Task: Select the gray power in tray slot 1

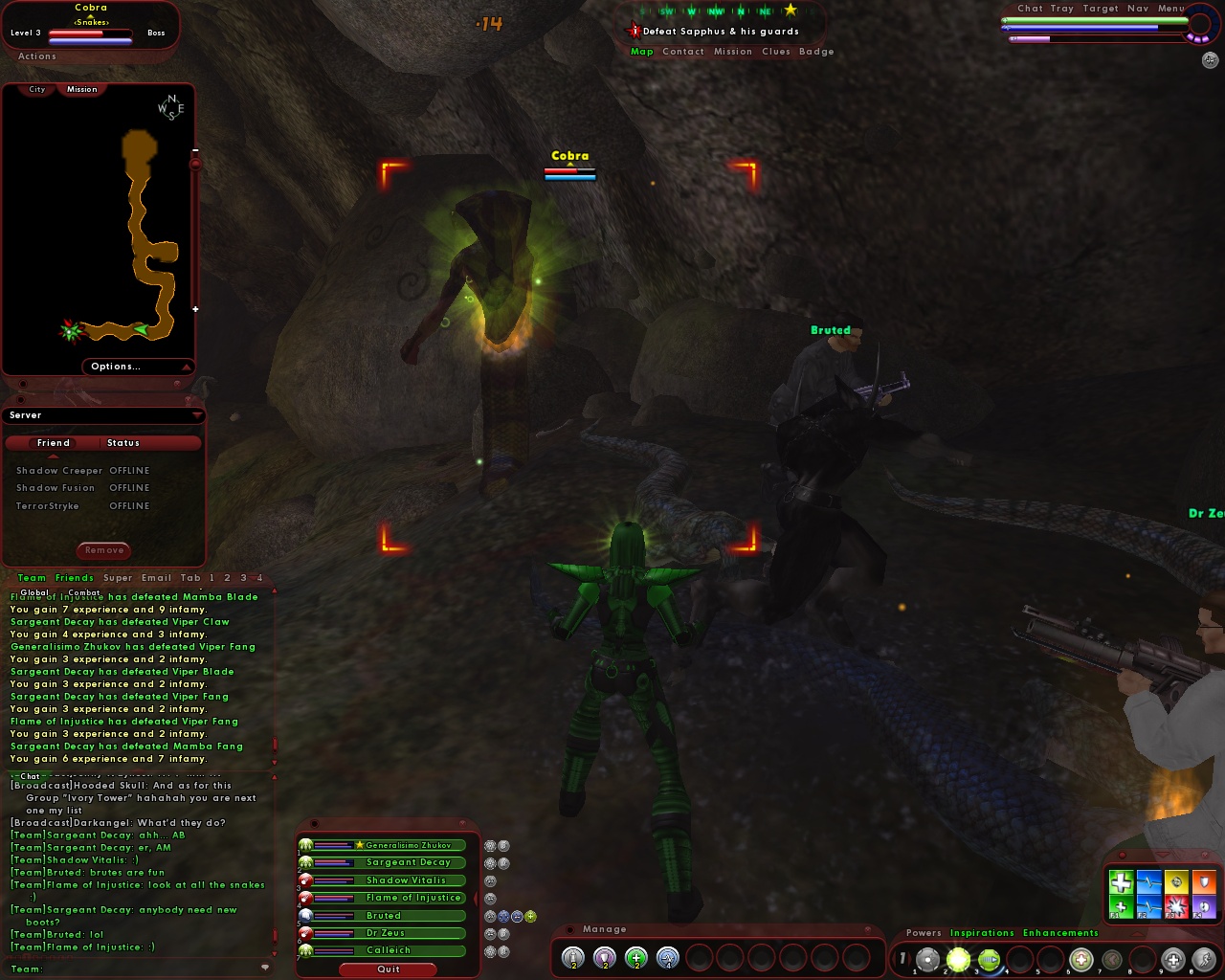Action: pos(928,960)
